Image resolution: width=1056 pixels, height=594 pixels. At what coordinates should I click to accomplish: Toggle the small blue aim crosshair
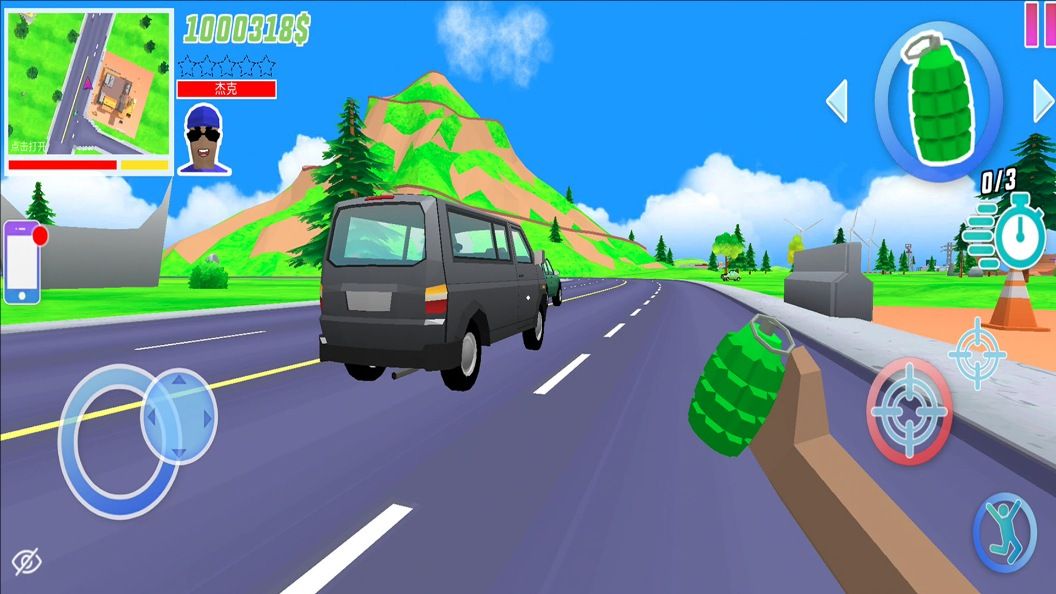(975, 352)
